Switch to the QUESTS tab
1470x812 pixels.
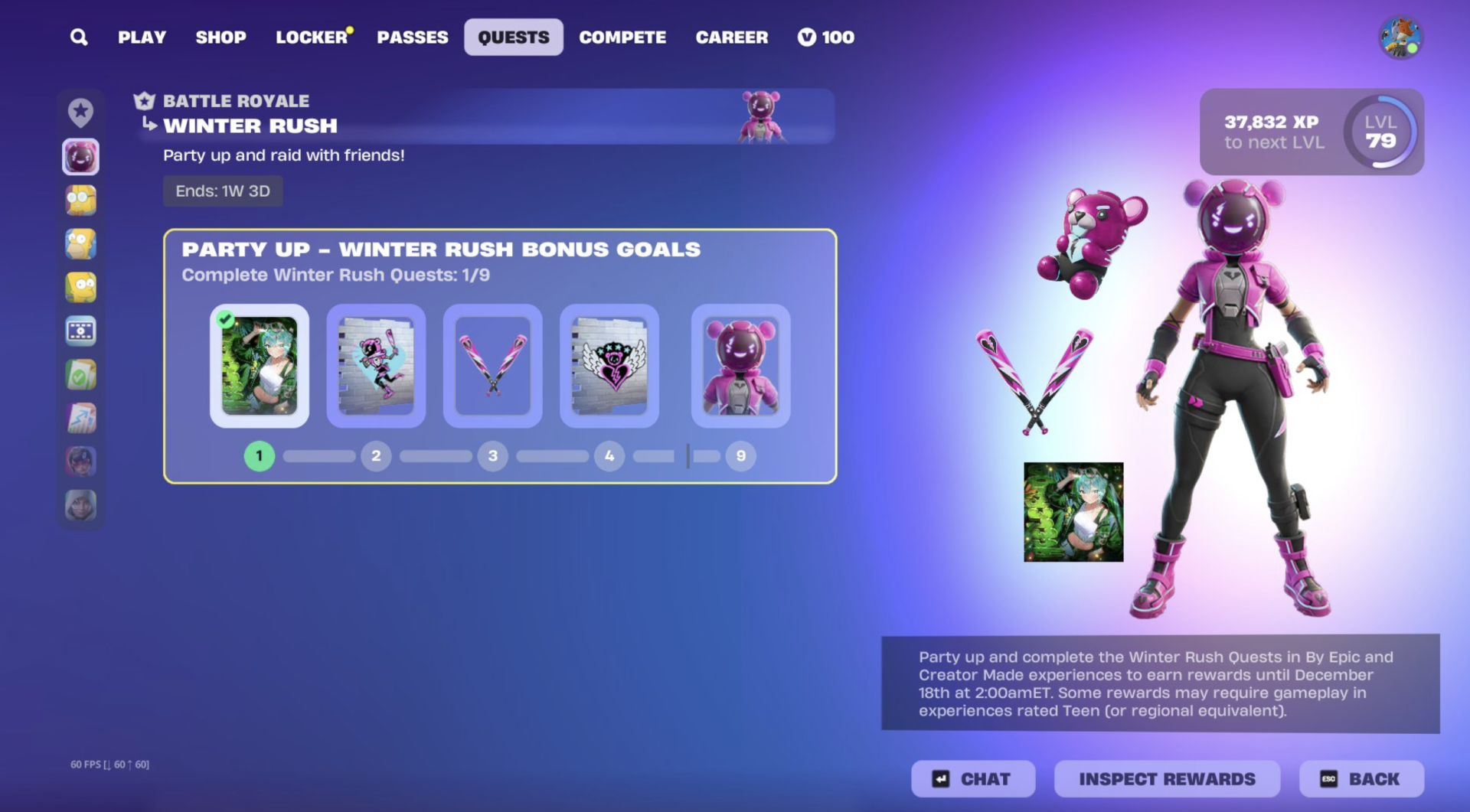[513, 36]
